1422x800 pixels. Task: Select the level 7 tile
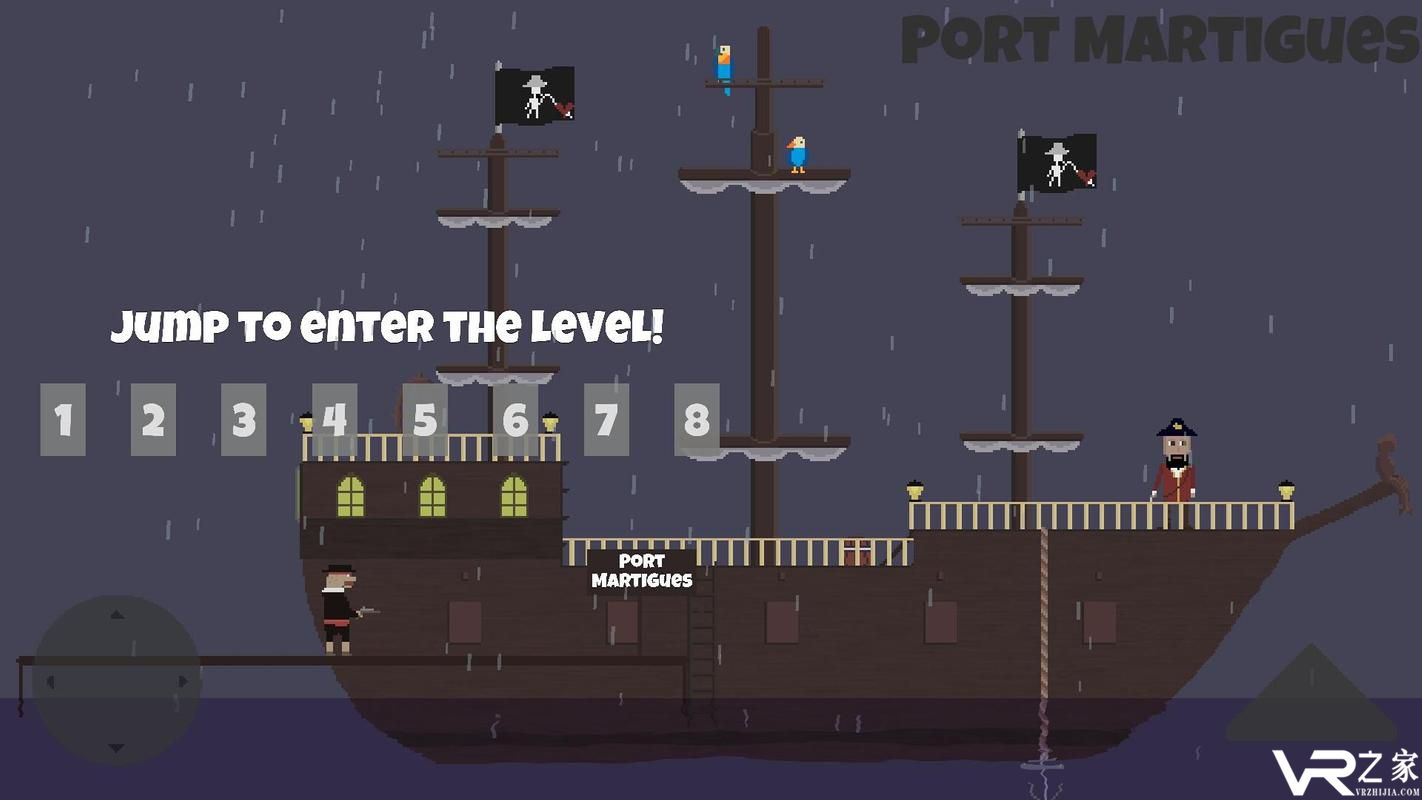[606, 420]
